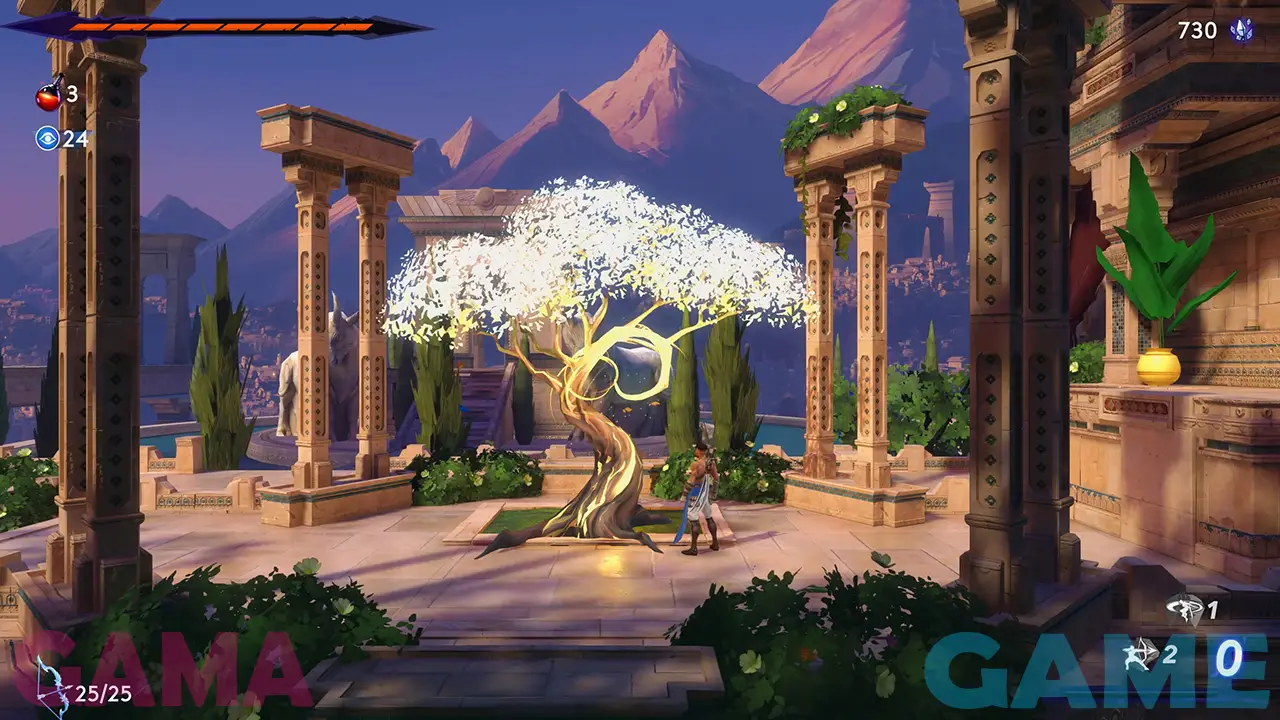Click the time crystal currency icon
This screenshot has width=1280, height=720.
coord(1242,30)
